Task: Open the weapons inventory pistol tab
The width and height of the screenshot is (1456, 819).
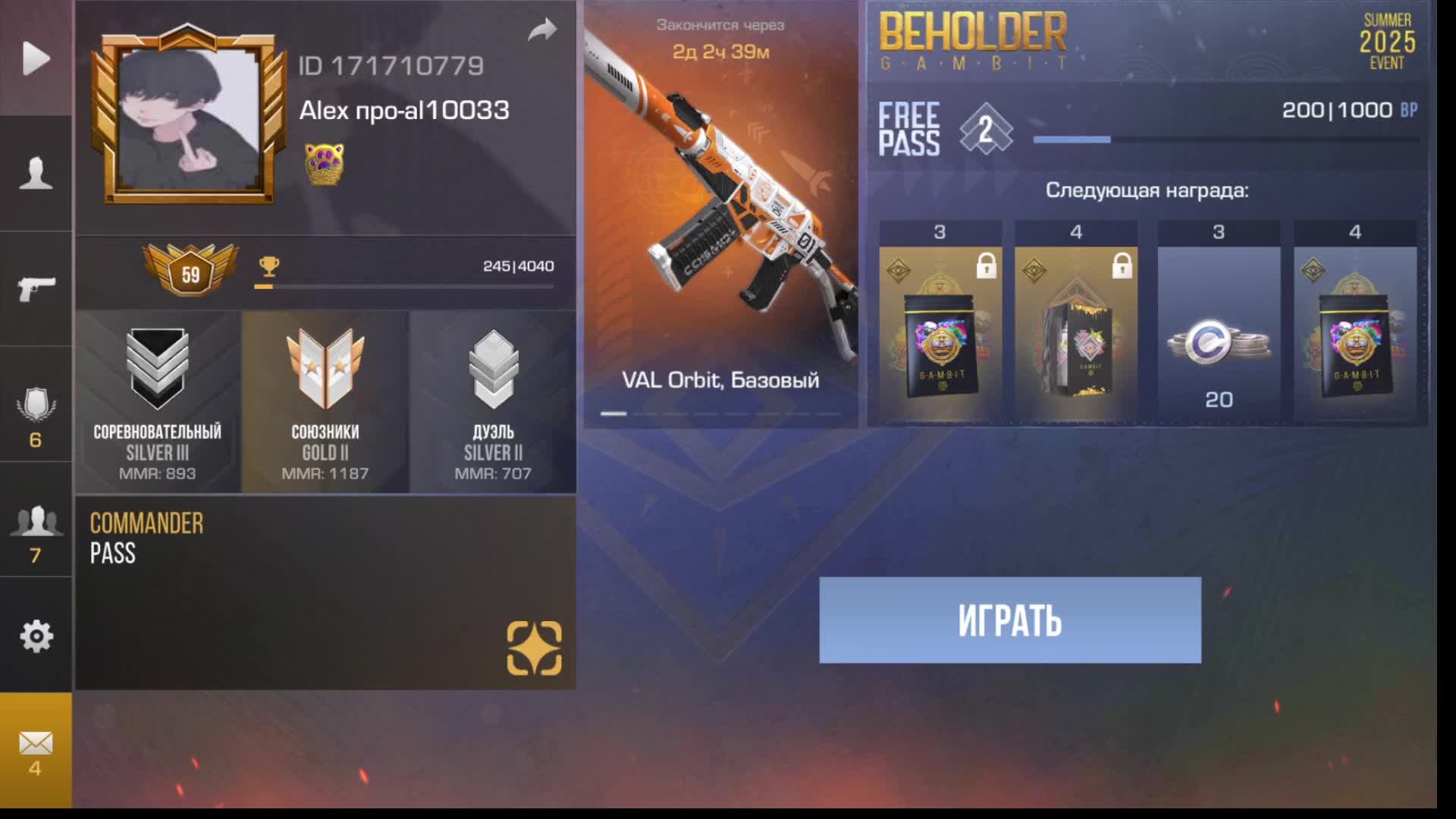Action: pos(36,289)
